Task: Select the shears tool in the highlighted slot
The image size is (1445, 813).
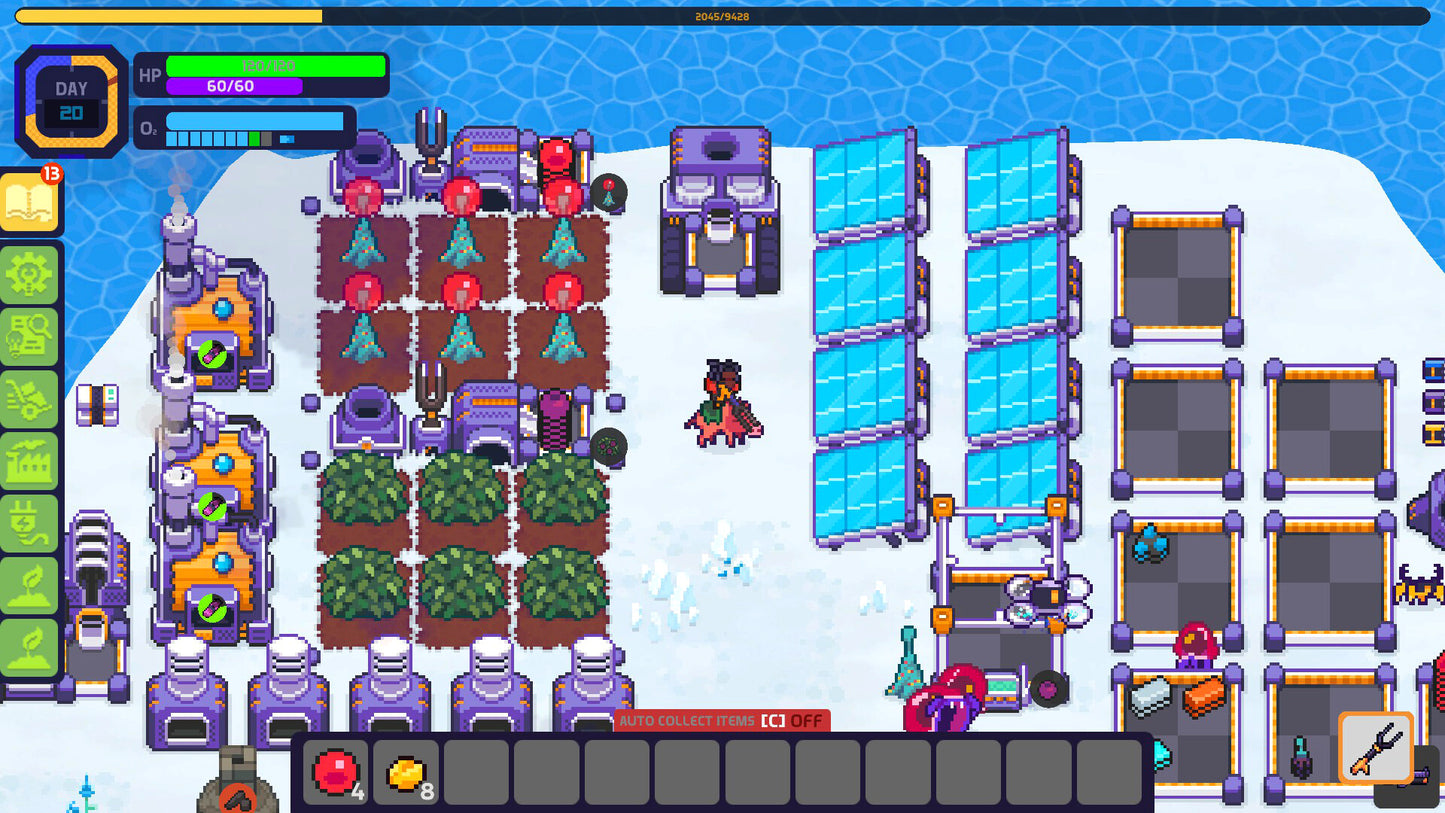Action: click(1376, 748)
